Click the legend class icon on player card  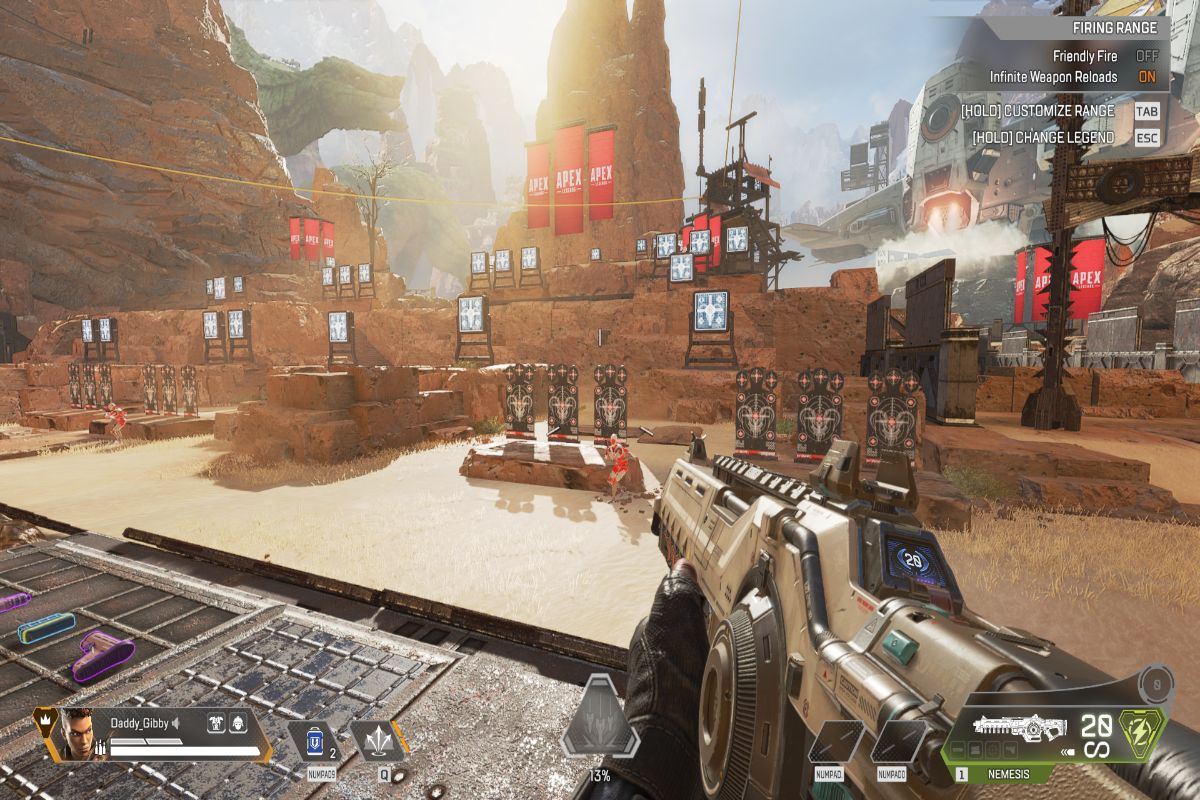pos(215,722)
